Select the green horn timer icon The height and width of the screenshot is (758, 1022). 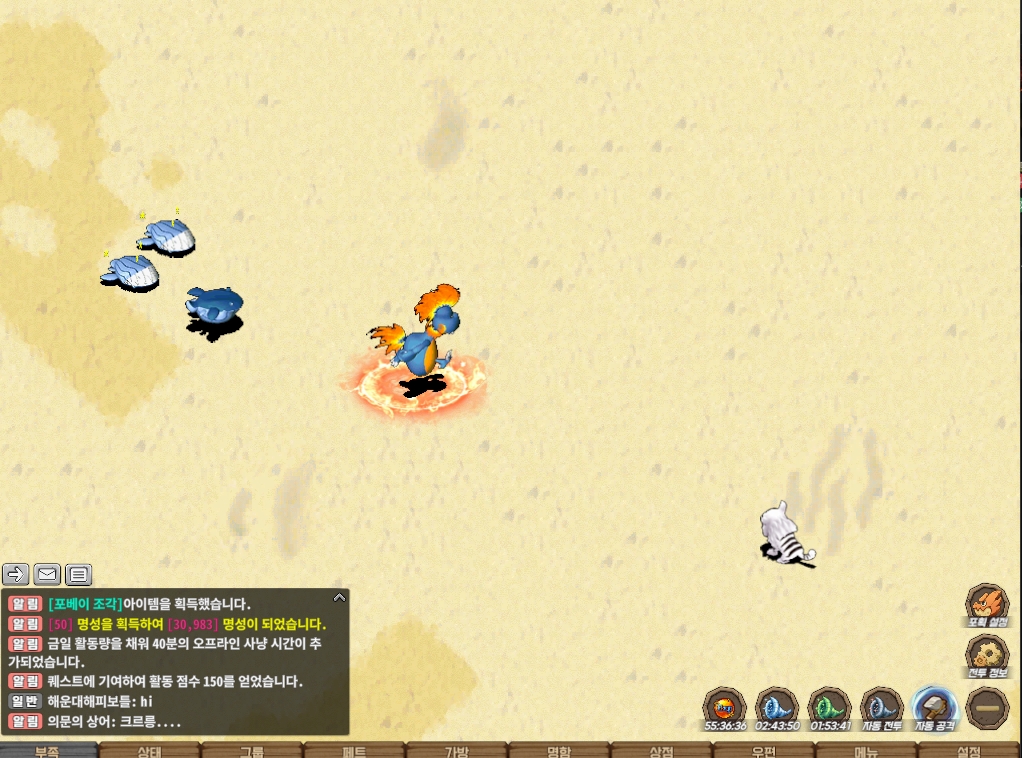pos(829,705)
